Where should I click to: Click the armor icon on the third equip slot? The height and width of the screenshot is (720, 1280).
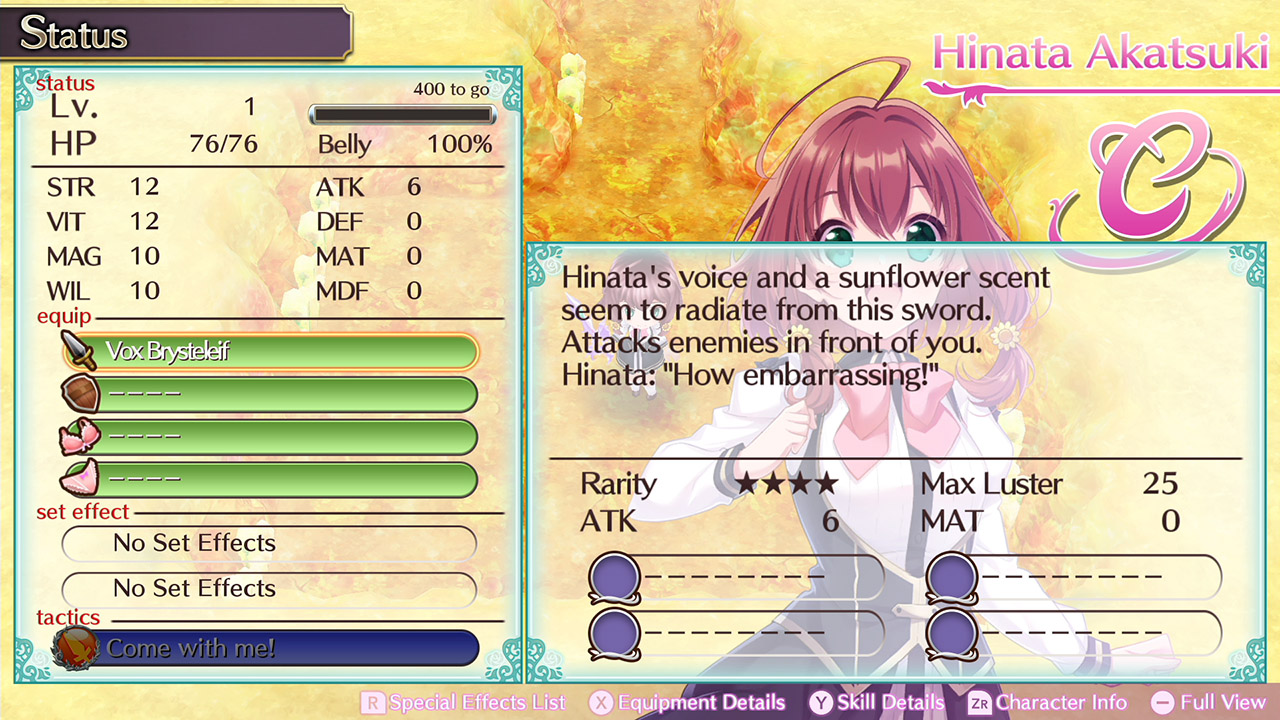(78, 437)
